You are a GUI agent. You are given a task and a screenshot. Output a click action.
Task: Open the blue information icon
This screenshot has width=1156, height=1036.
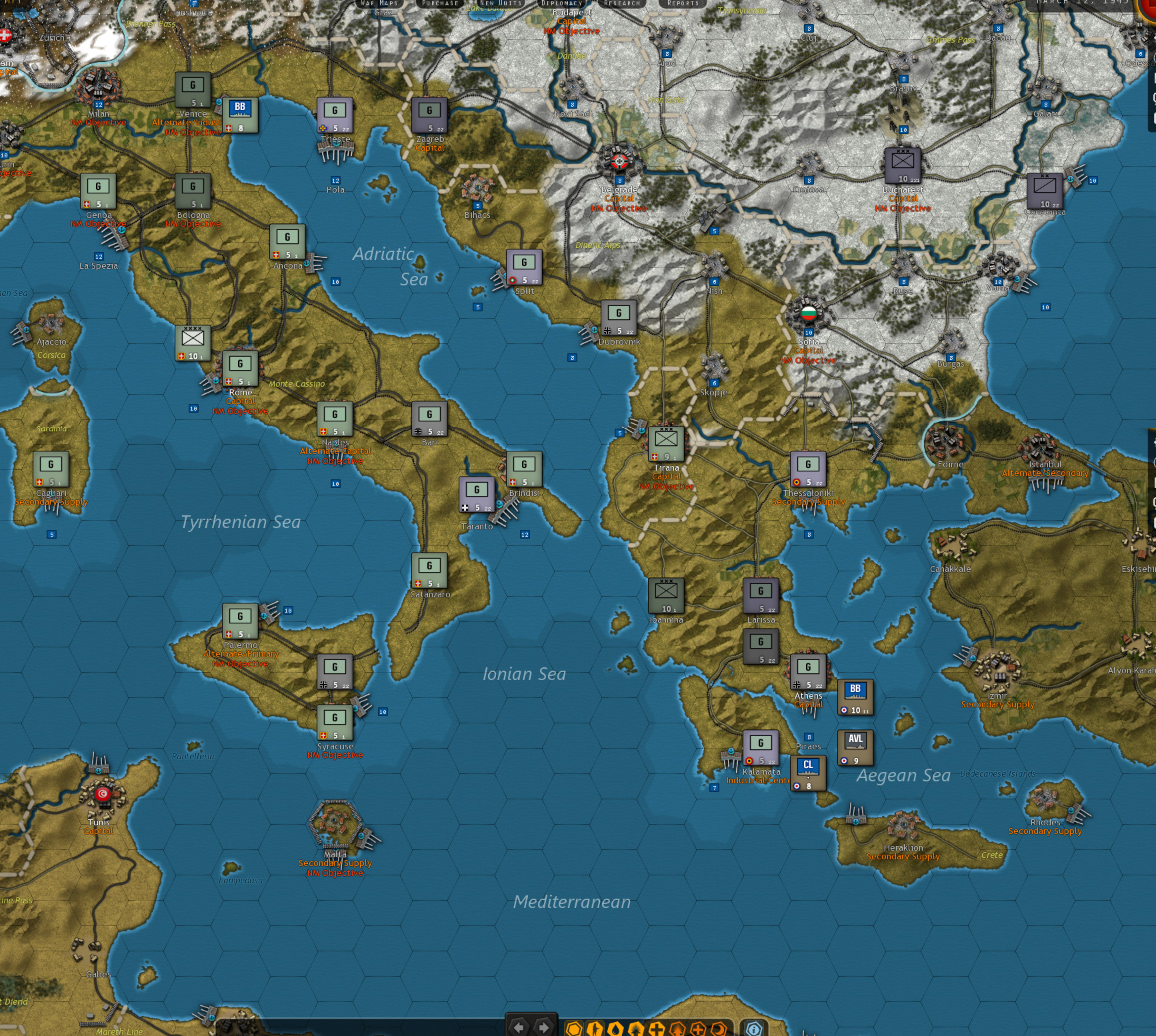coord(754,1029)
